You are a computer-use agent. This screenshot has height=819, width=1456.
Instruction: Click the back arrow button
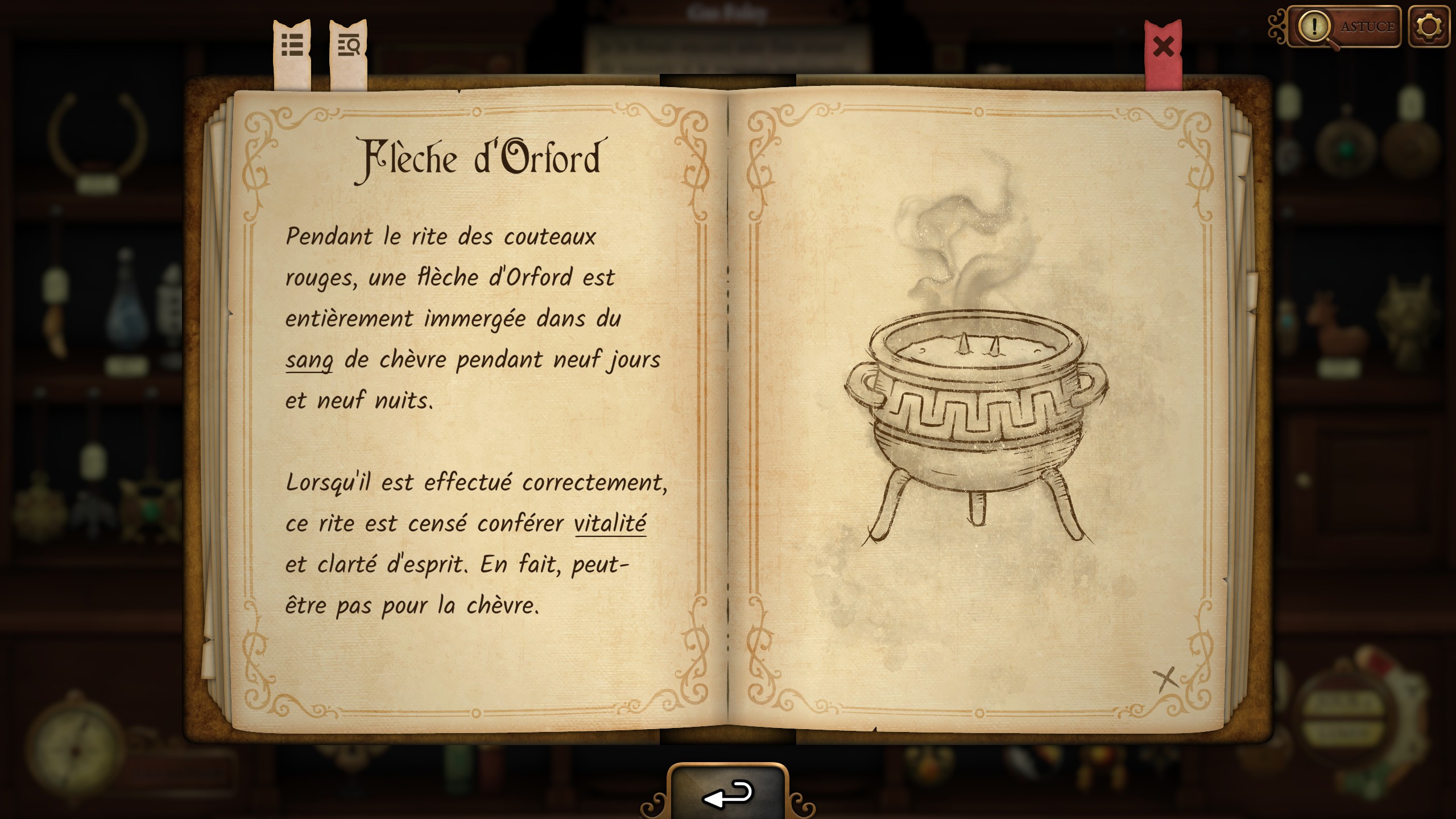point(728,794)
